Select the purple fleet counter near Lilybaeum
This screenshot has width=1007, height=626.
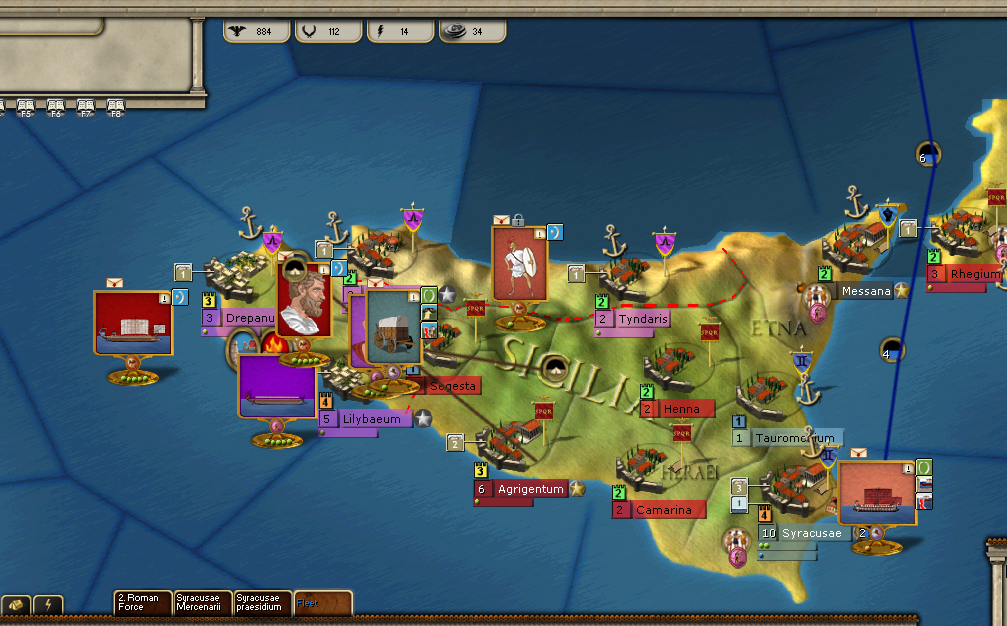[277, 386]
